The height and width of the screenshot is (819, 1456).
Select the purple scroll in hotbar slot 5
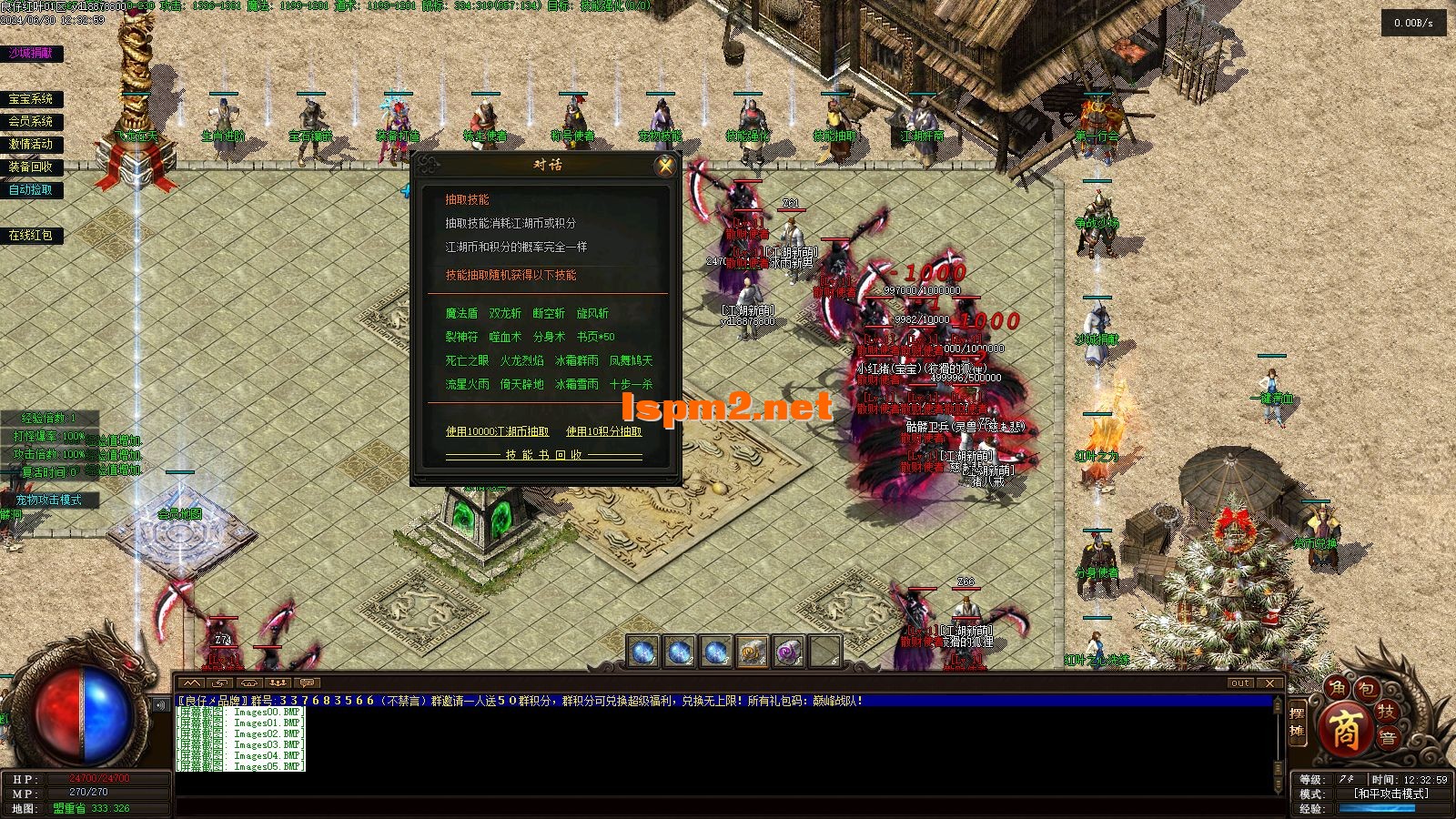click(x=789, y=652)
